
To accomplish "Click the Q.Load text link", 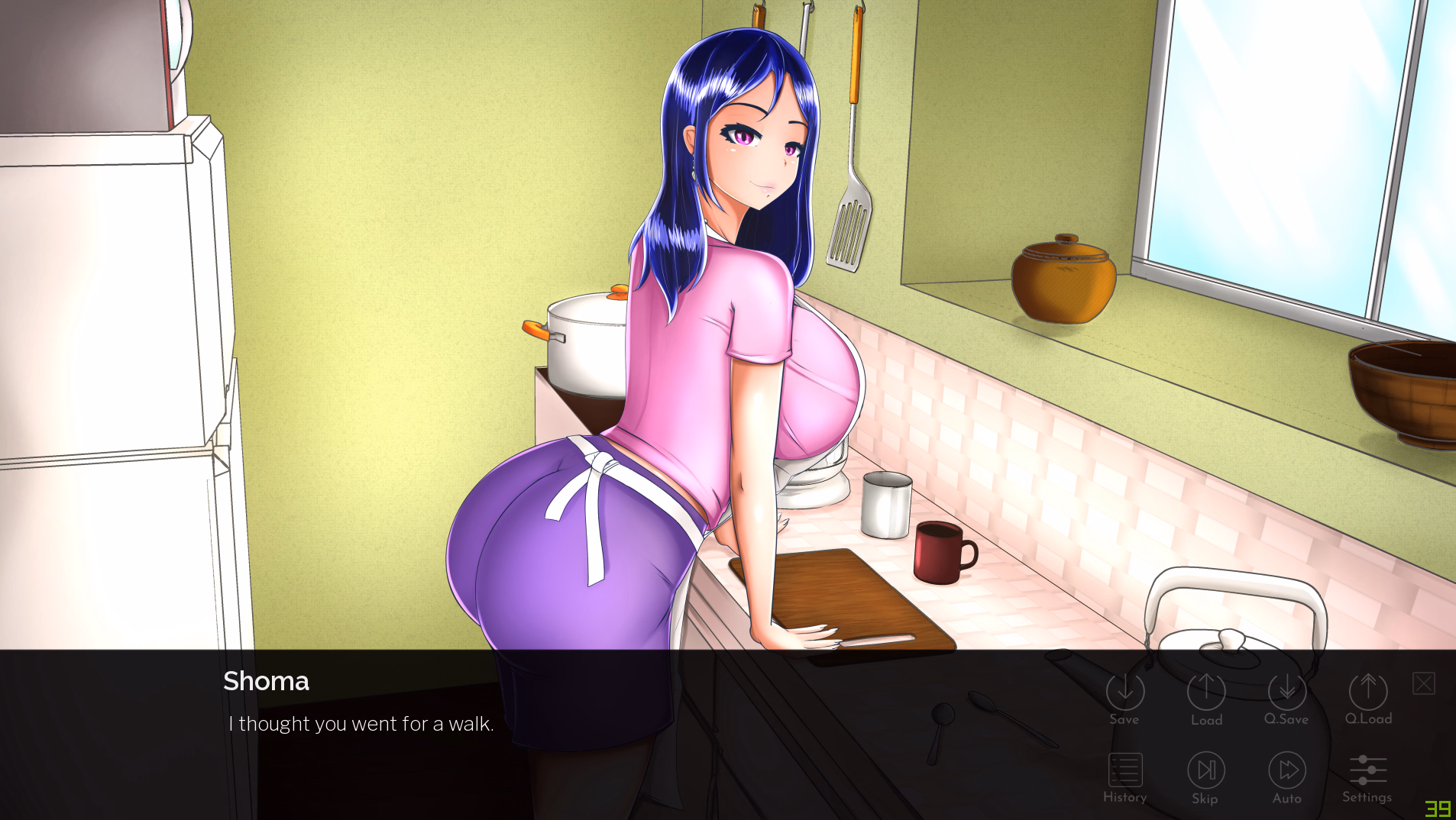I will pos(1367,718).
